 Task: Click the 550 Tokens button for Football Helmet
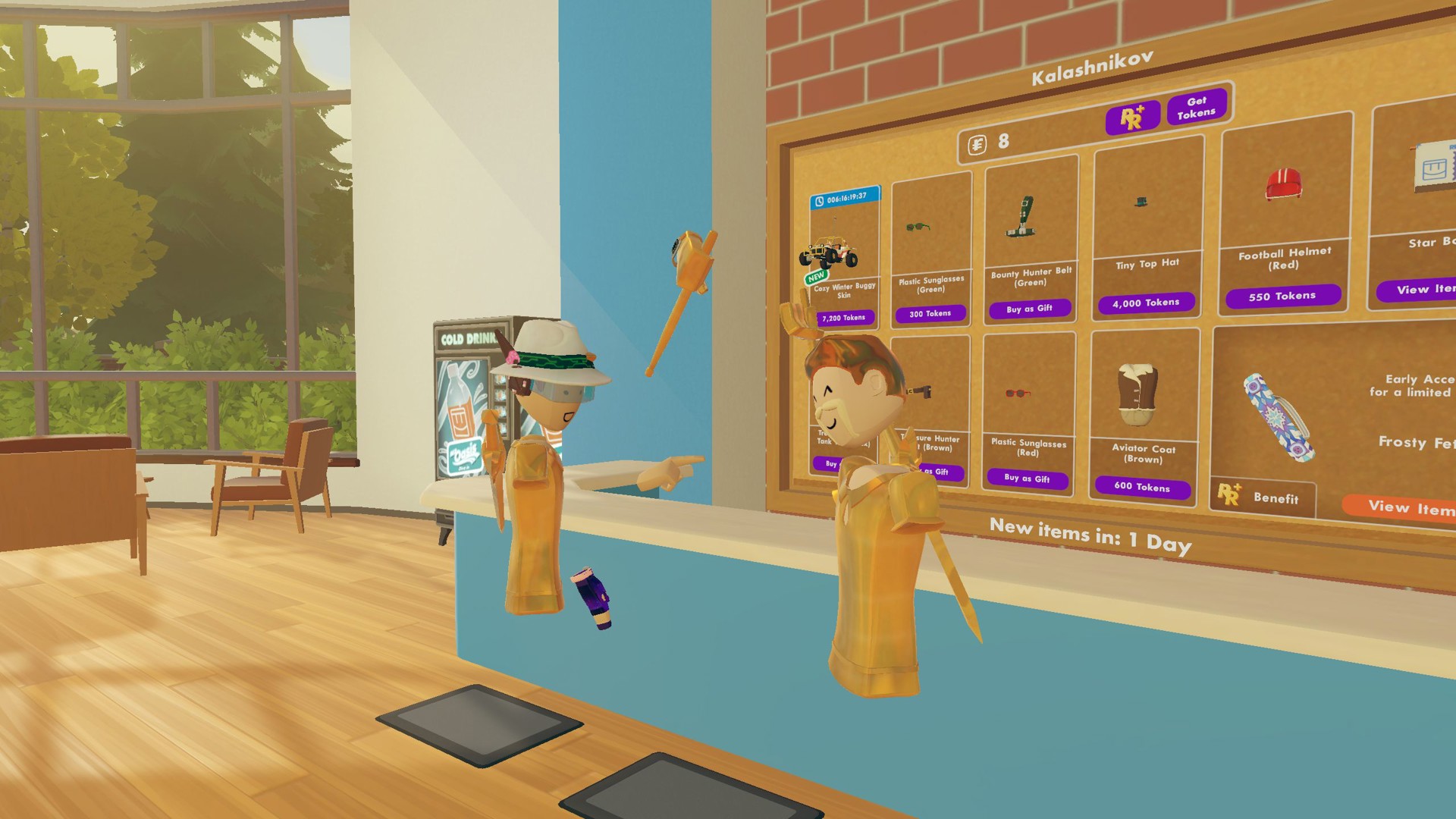click(1282, 296)
